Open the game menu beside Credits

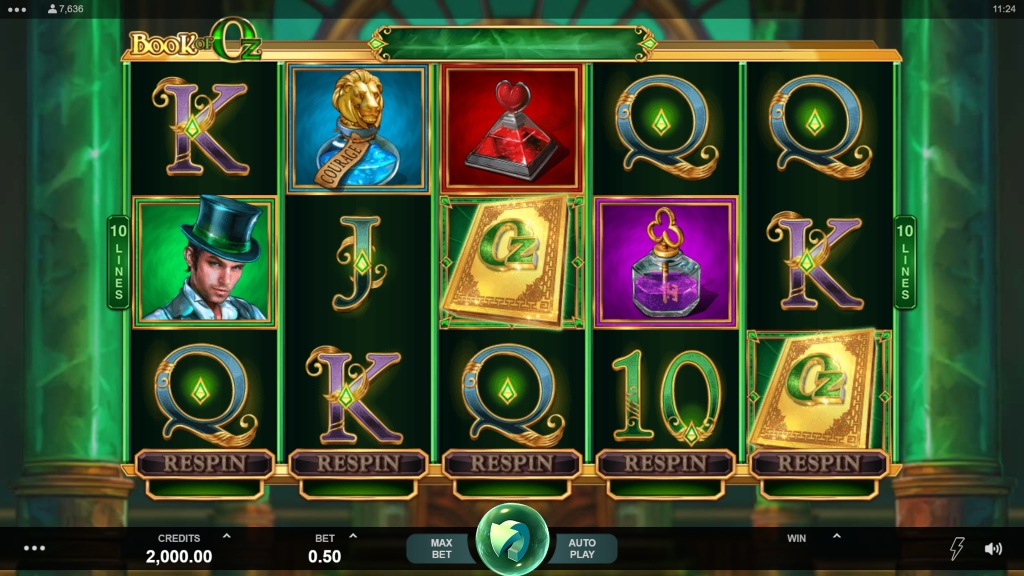tap(35, 548)
